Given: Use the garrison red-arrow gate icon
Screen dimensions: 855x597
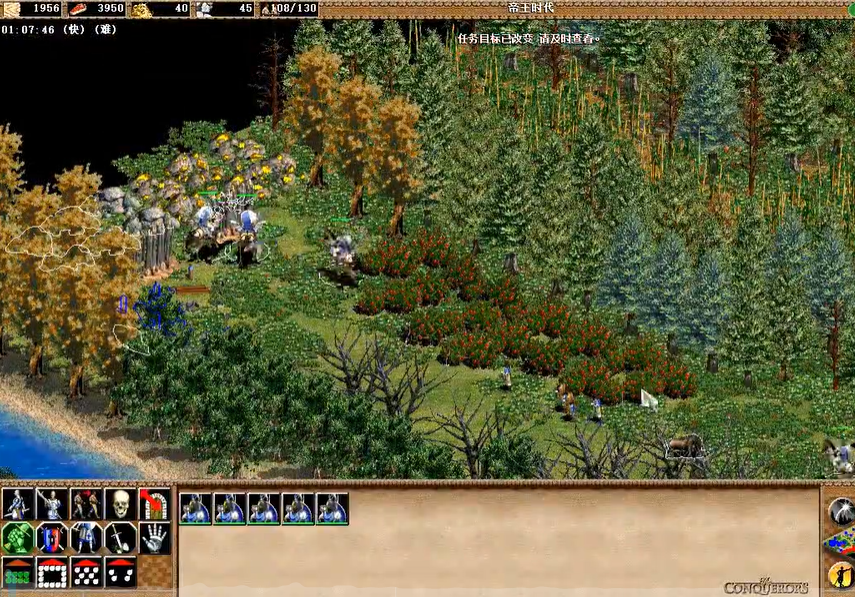Looking at the screenshot, I should coord(154,504).
